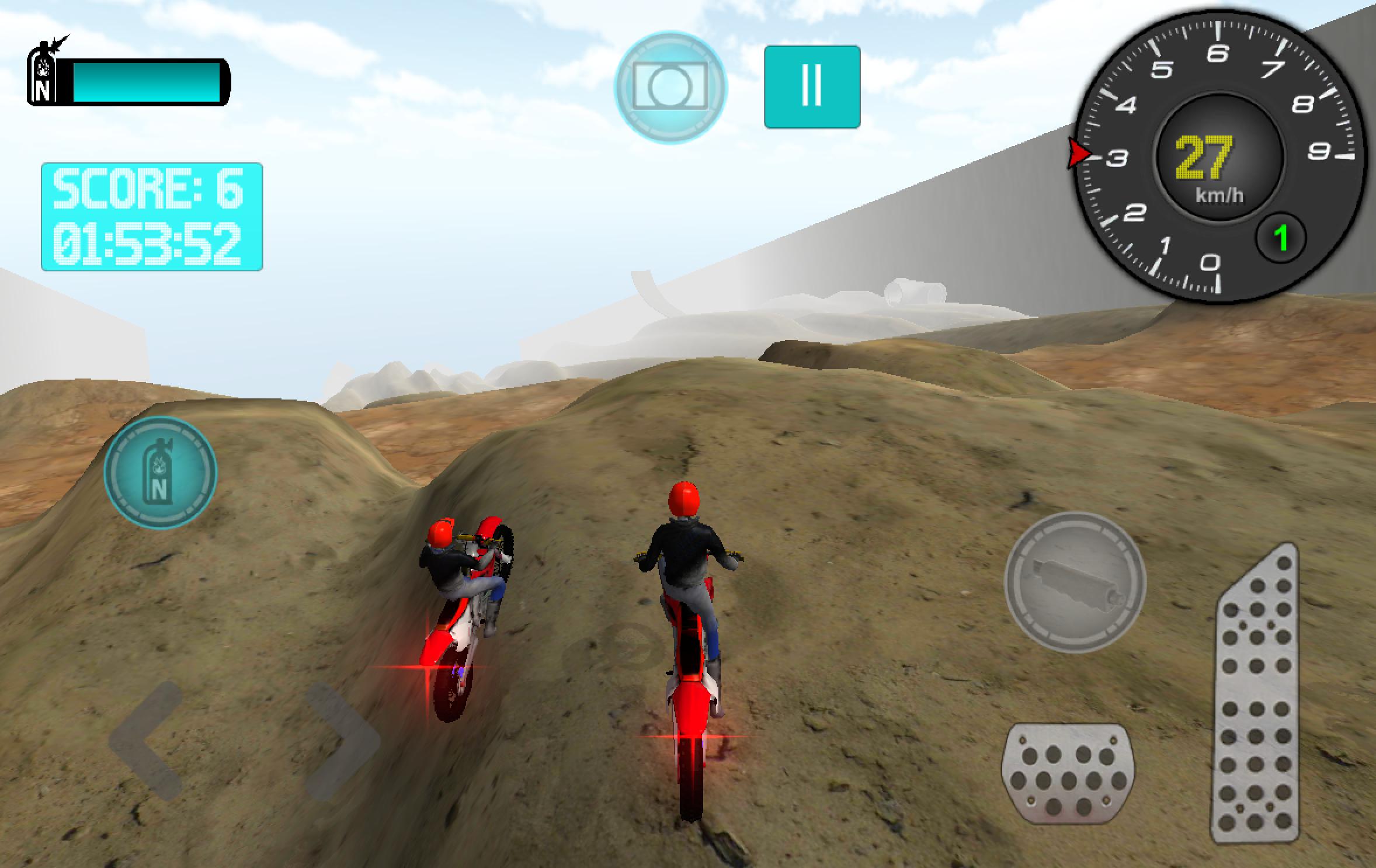1376x868 pixels.
Task: Pause the game with the pause button
Action: pos(813,86)
